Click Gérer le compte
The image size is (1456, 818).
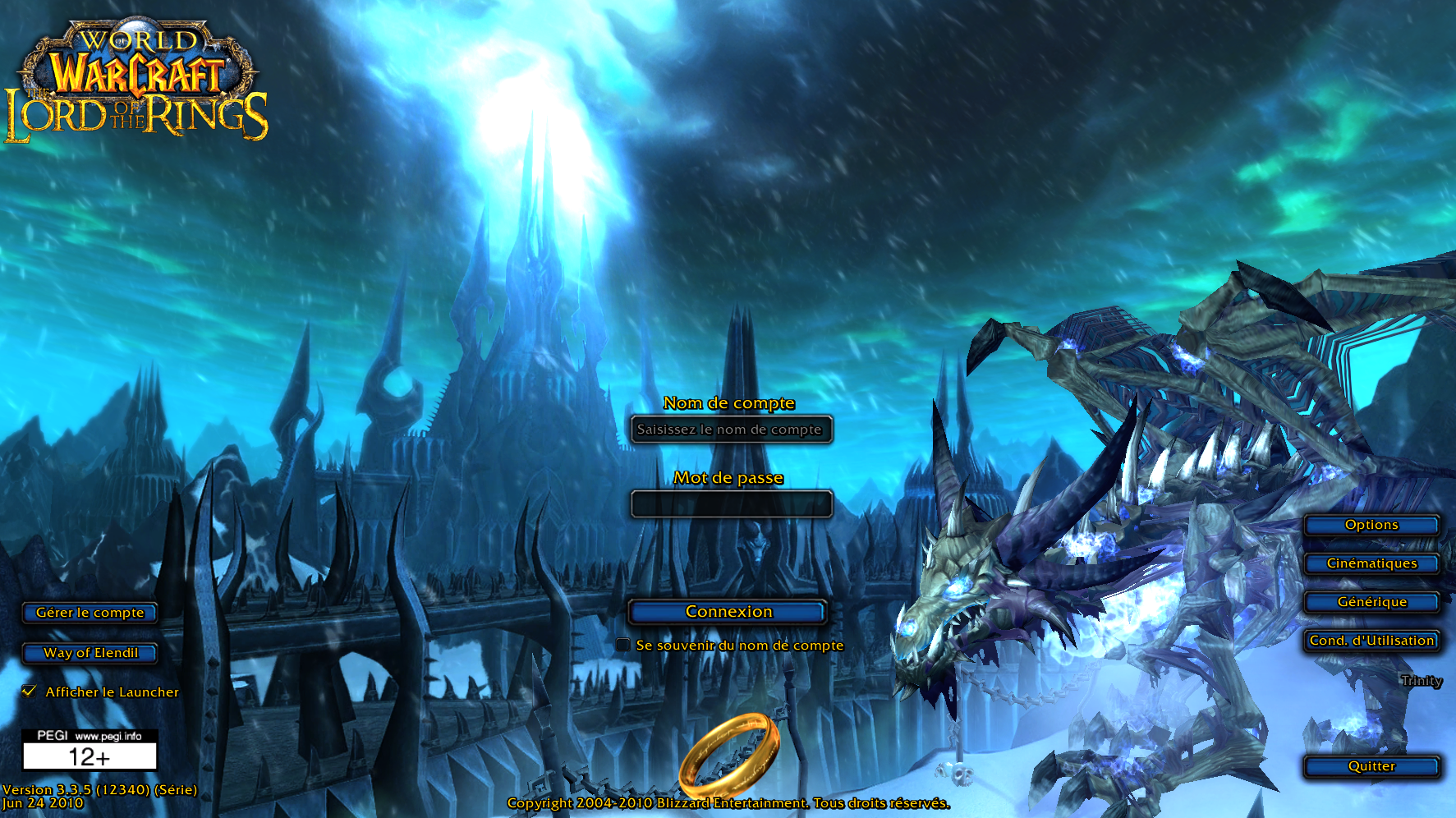89,613
